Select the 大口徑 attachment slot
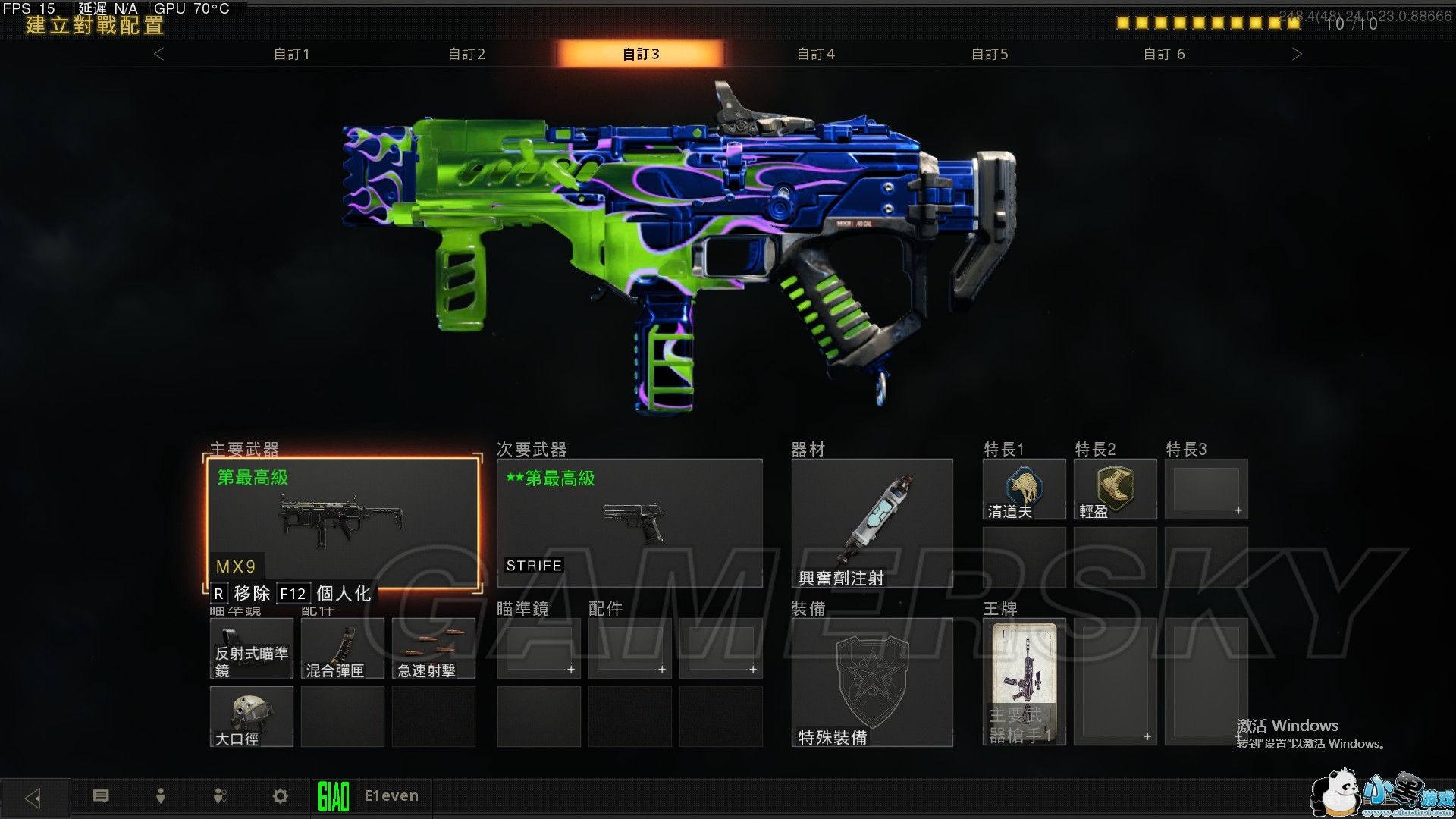 (252, 717)
